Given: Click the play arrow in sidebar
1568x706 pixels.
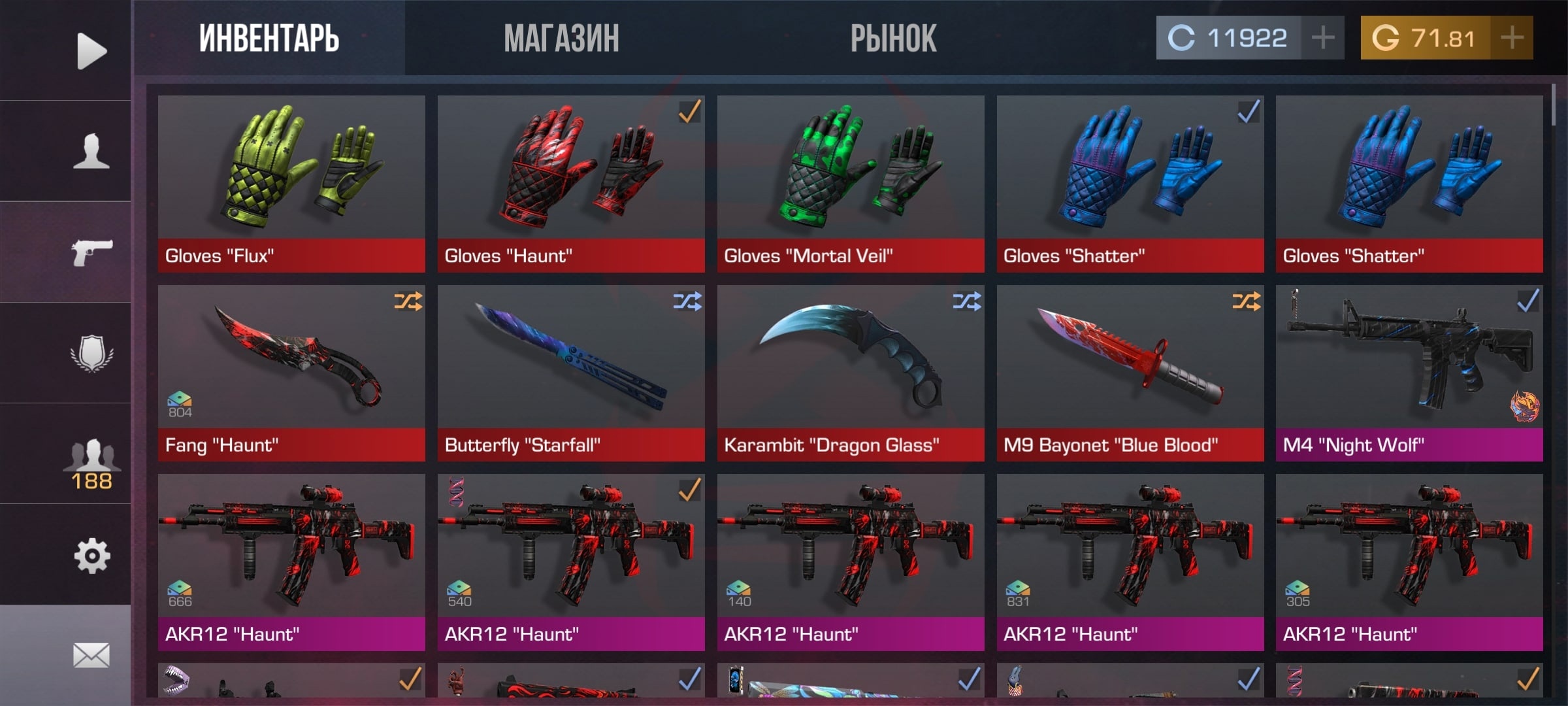Looking at the screenshot, I should 91,50.
